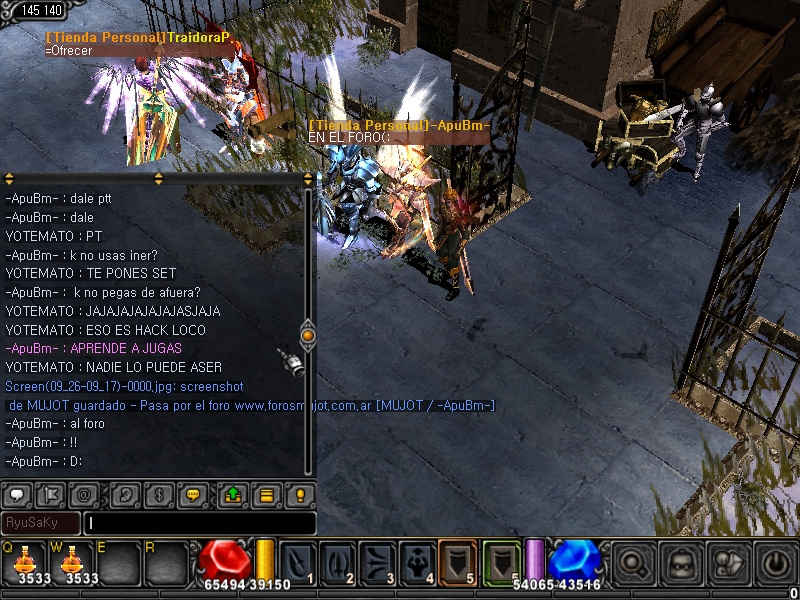Activate skill slot number 2
This screenshot has height=600, width=800.
[339, 562]
